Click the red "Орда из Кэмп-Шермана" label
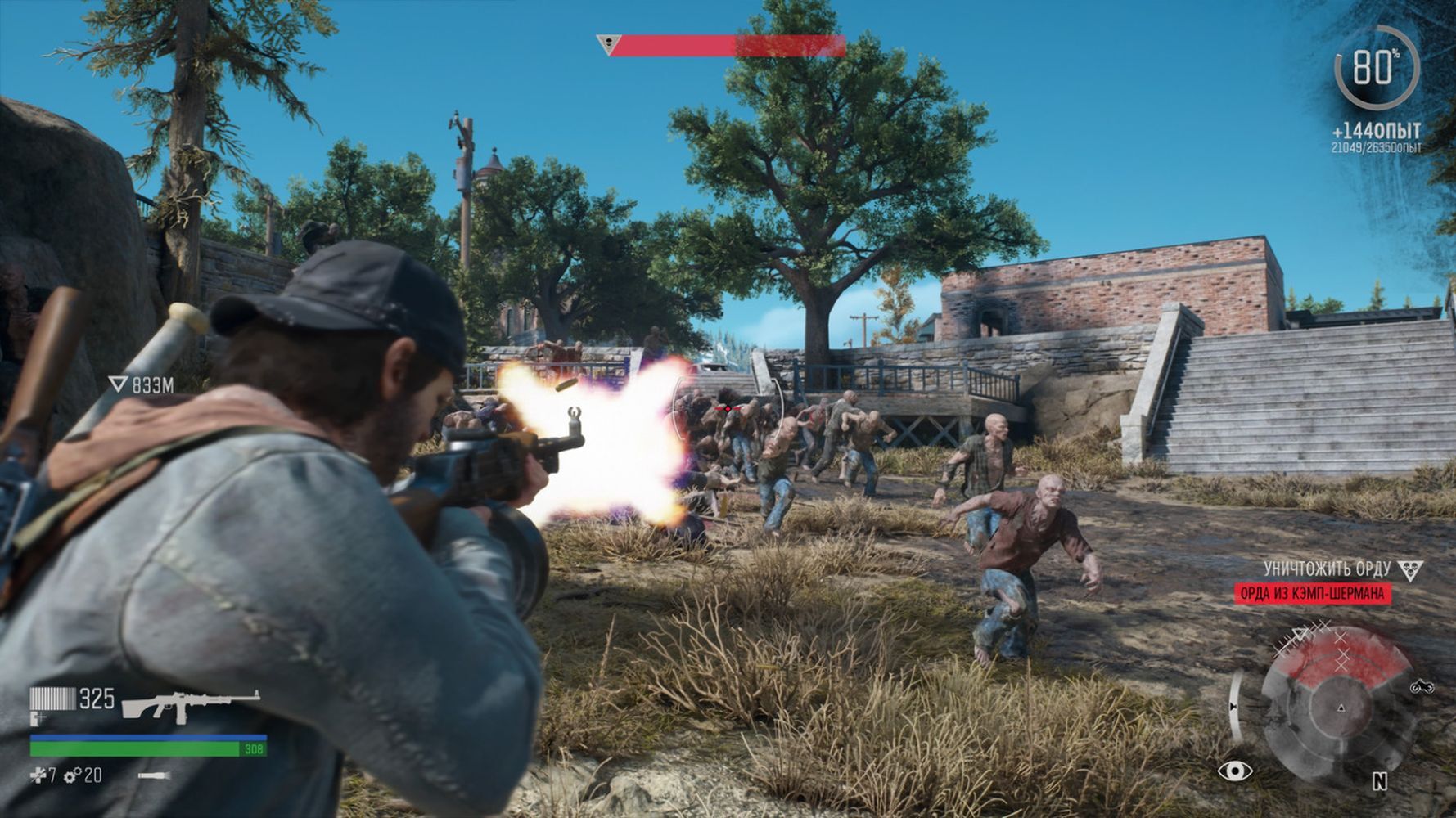Viewport: 1456px width, 818px height. pos(1313,593)
